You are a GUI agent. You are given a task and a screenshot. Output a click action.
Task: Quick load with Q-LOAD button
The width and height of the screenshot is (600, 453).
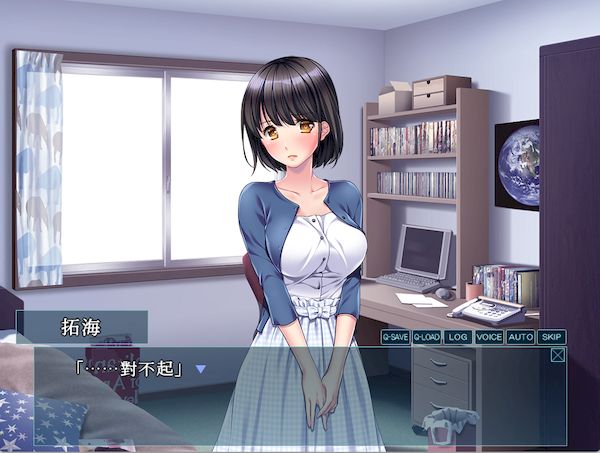pos(427,337)
